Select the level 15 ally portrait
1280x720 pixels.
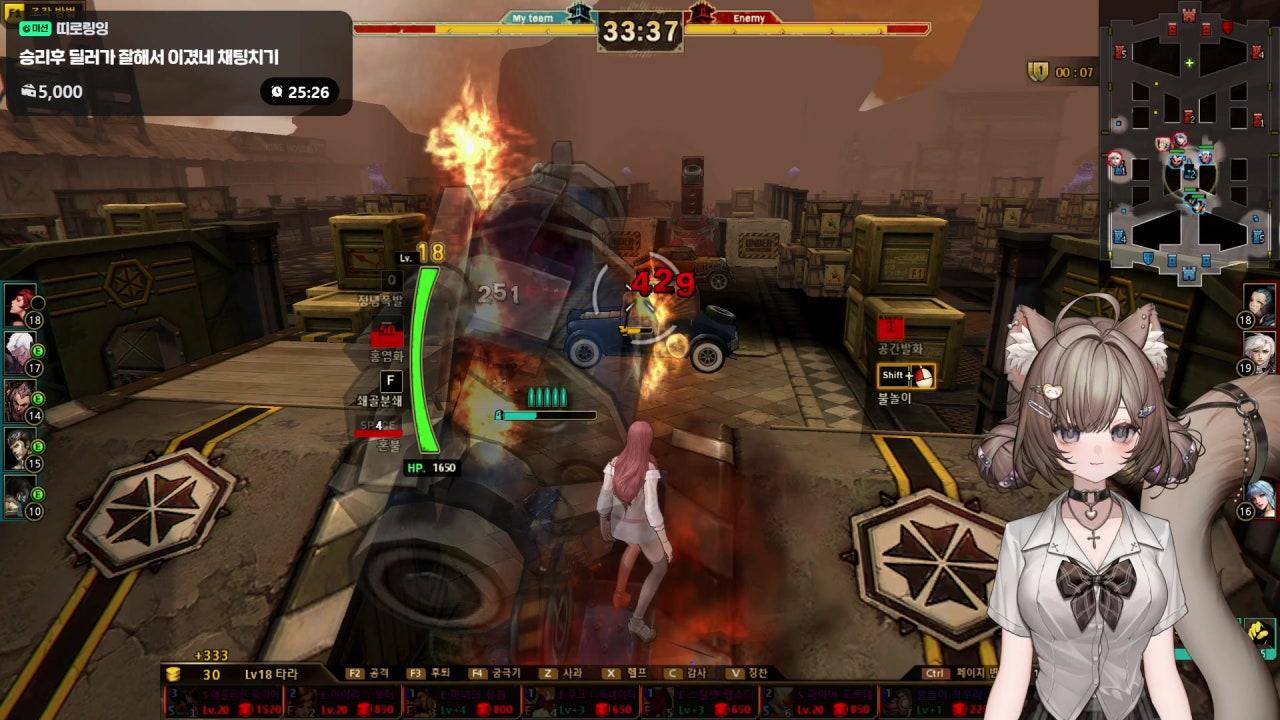[x=19, y=447]
